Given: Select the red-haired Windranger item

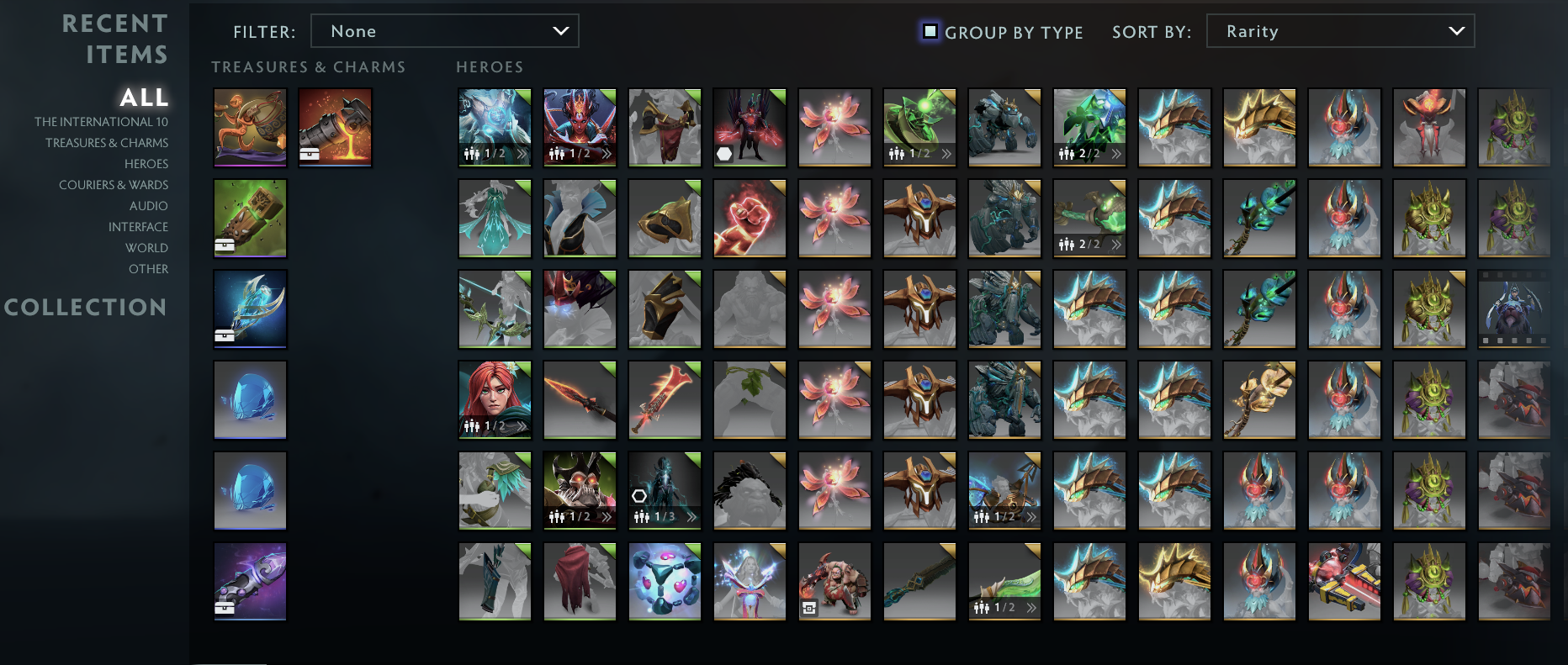Looking at the screenshot, I should [x=494, y=400].
